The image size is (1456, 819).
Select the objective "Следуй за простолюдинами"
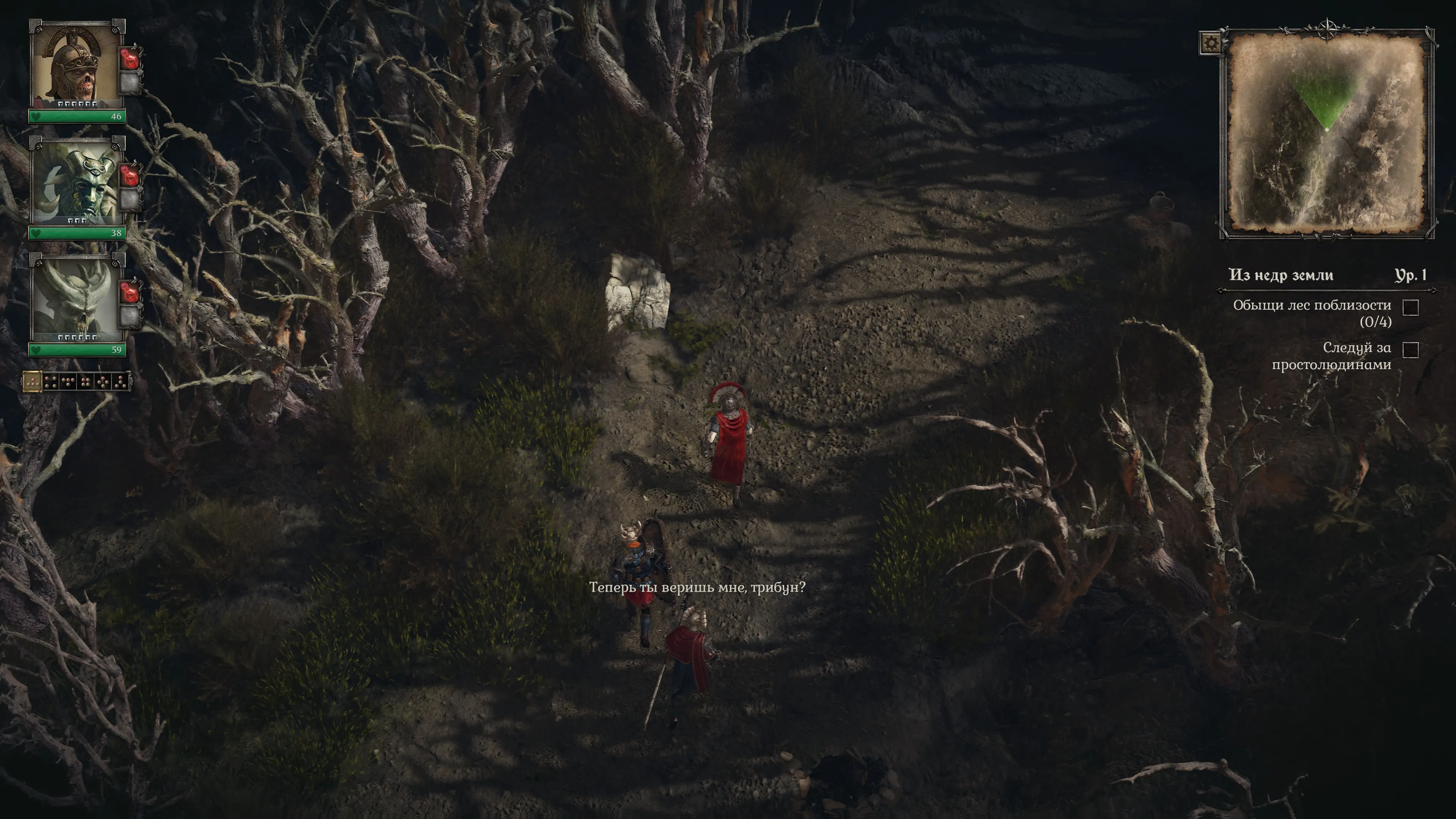click(x=1330, y=356)
